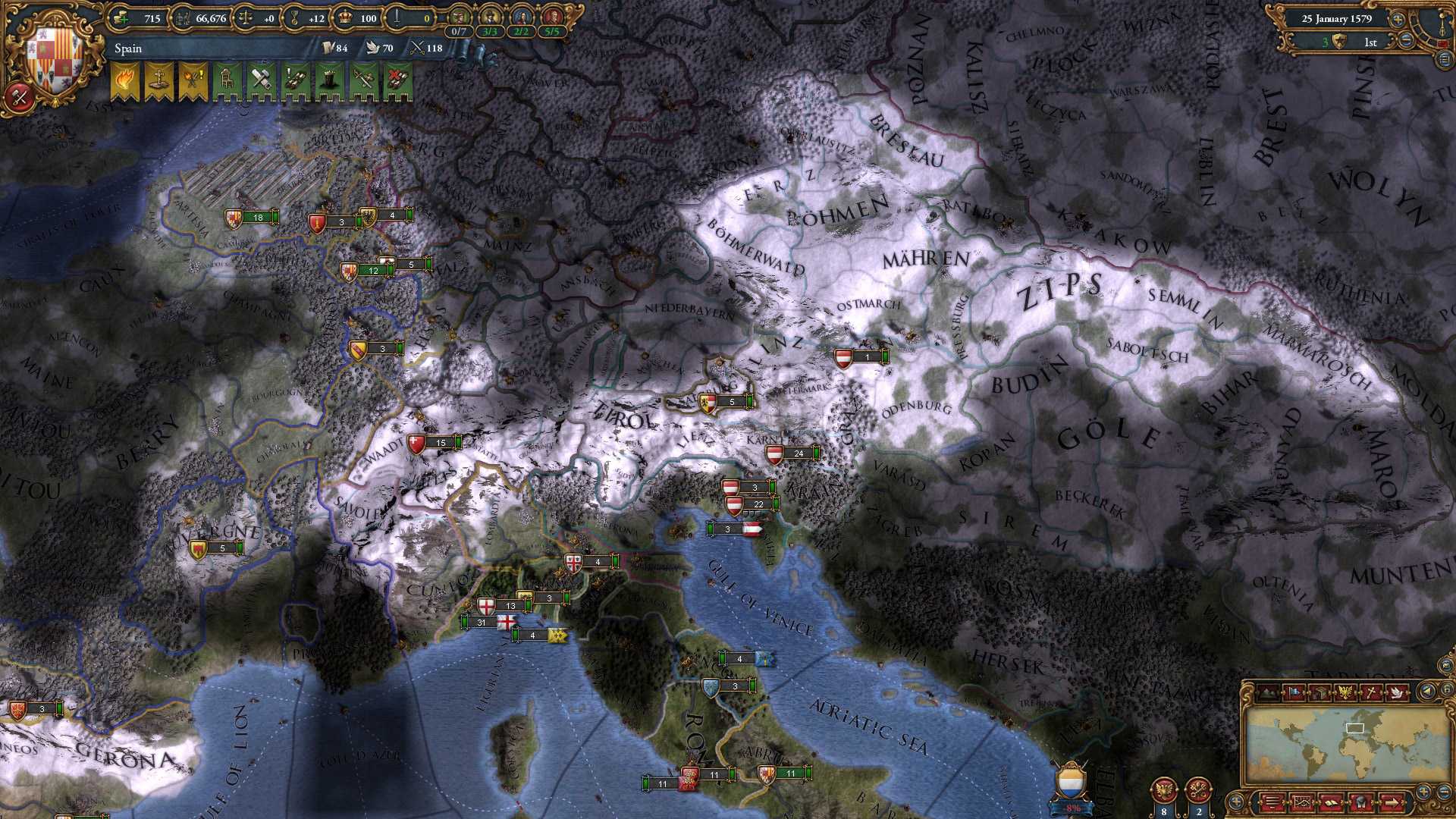
Task: Toggle the lock icon beside the minimap mapmodes
Action: point(1447,689)
